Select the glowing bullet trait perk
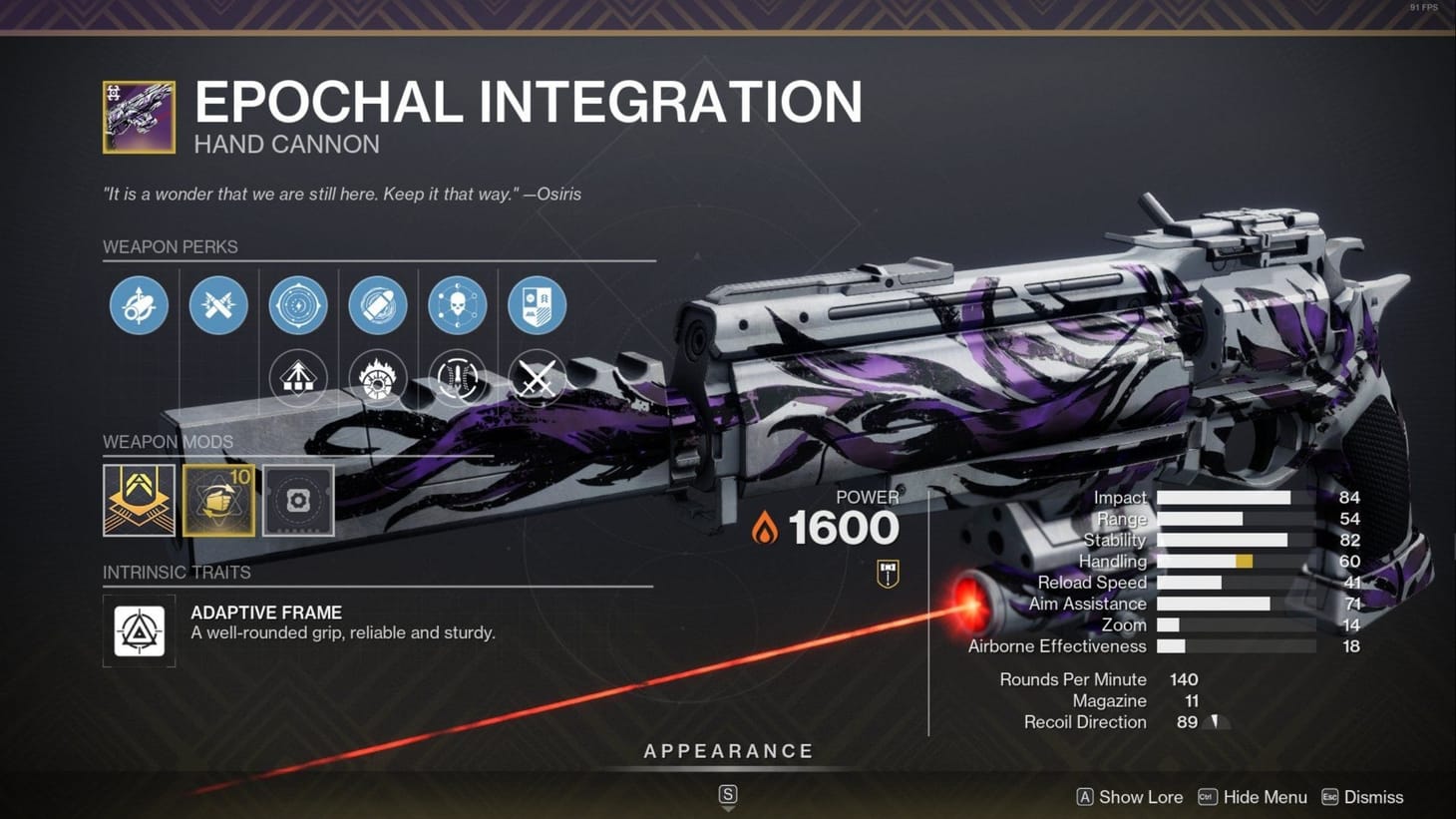Screen dimensions: 1456x819 [x=378, y=305]
